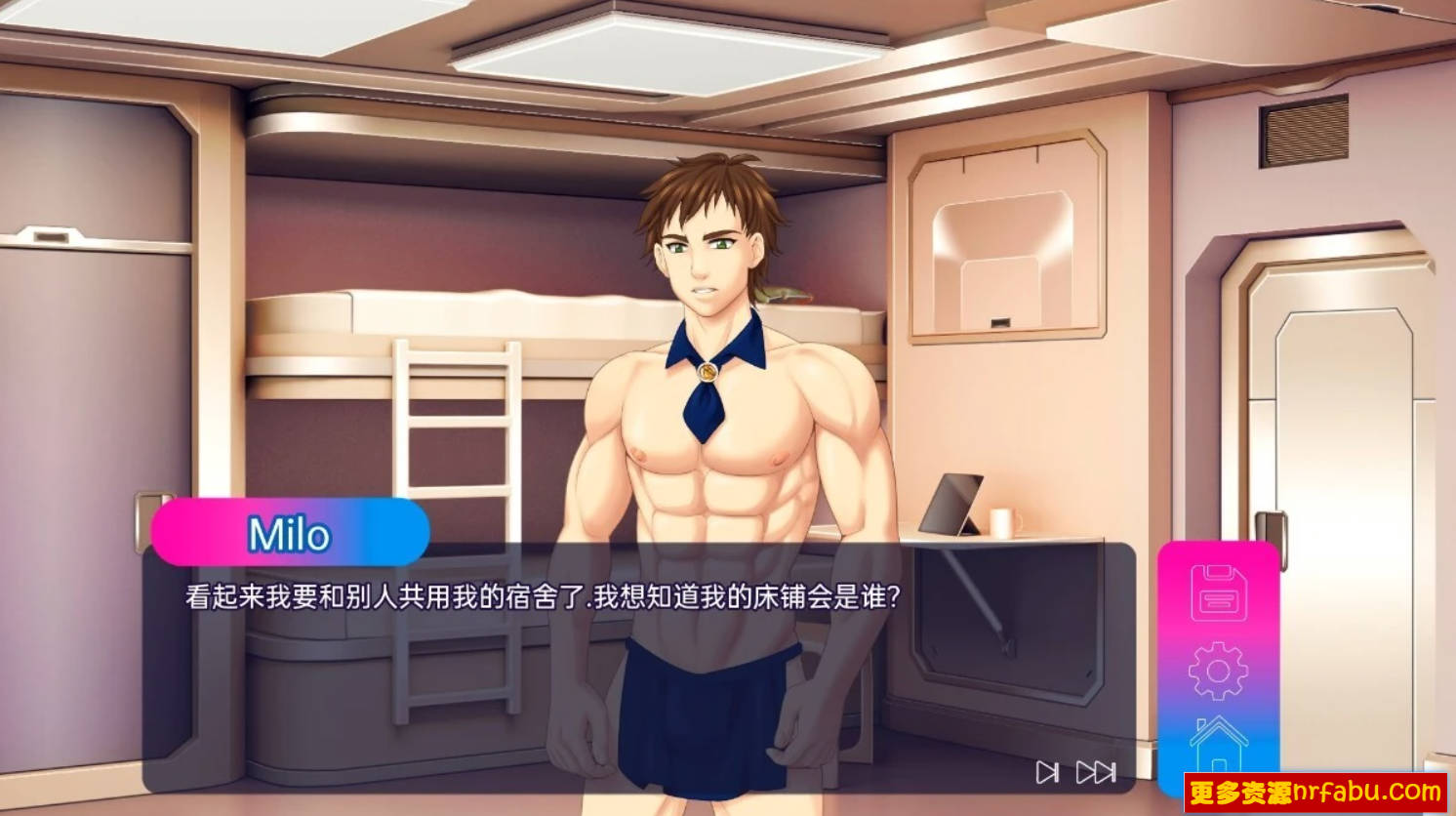The height and width of the screenshot is (816, 1456).
Task: Skip to the next line with the single-arrow icon
Action: (1049, 772)
